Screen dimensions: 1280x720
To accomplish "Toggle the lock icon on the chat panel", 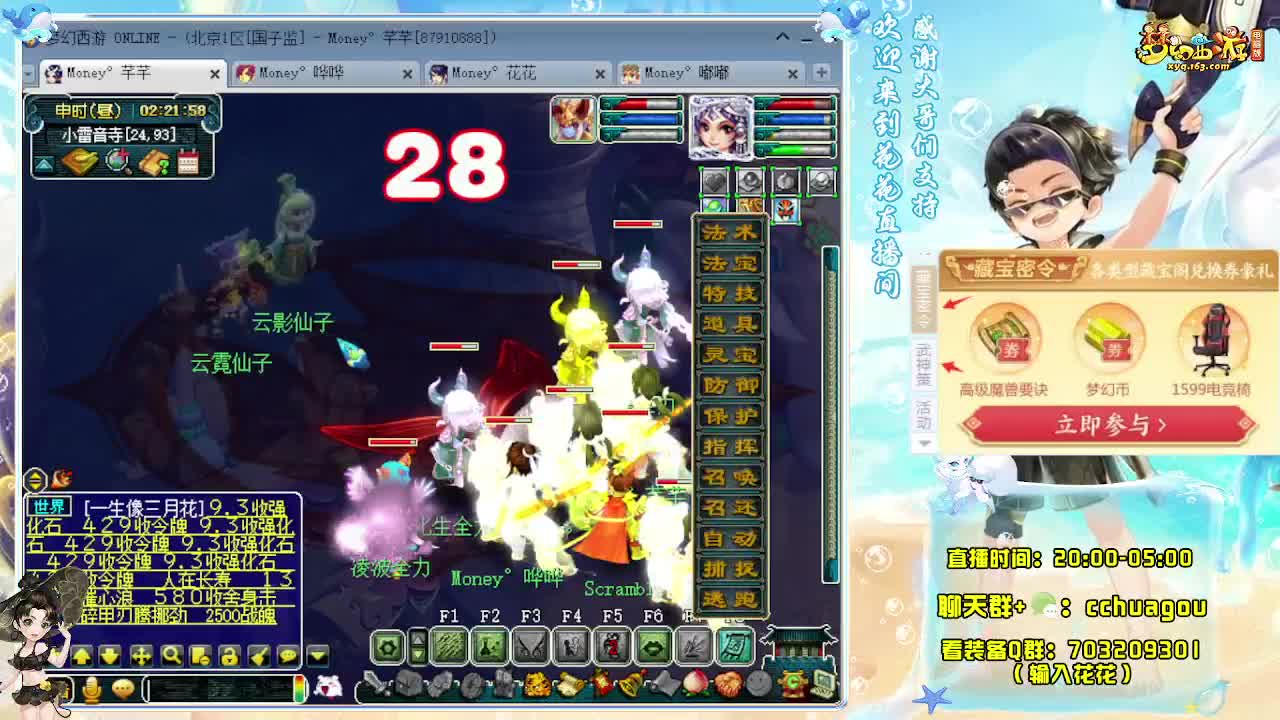I will click(231, 655).
